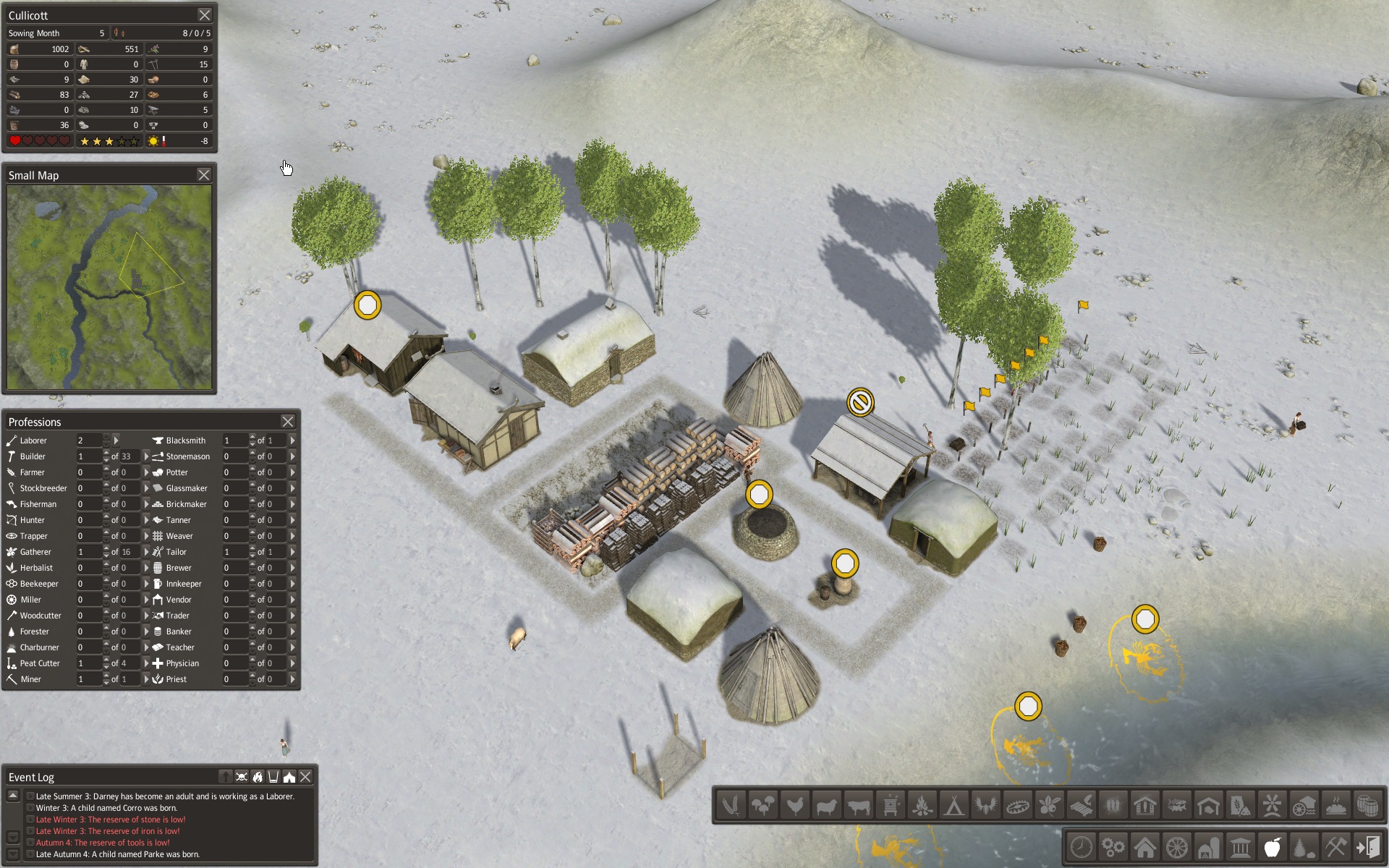Click the exit door icon
This screenshot has height=868, width=1389.
[1367, 847]
